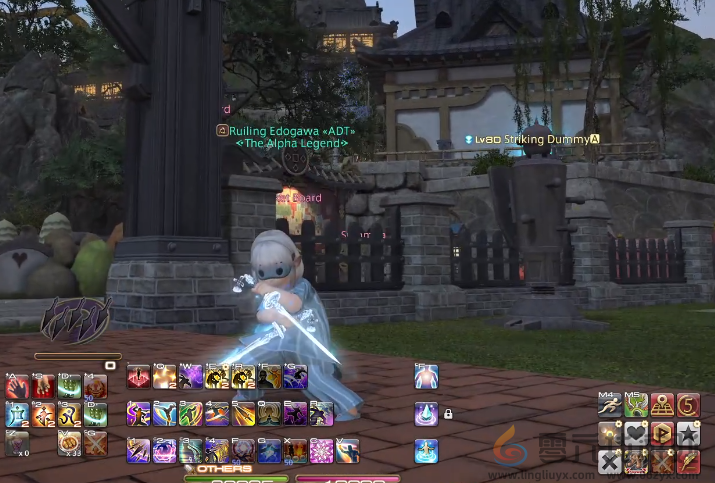Image resolution: width=715 pixels, height=483 pixels.
Task: Use the potion flask item slot
Action: 18,443
